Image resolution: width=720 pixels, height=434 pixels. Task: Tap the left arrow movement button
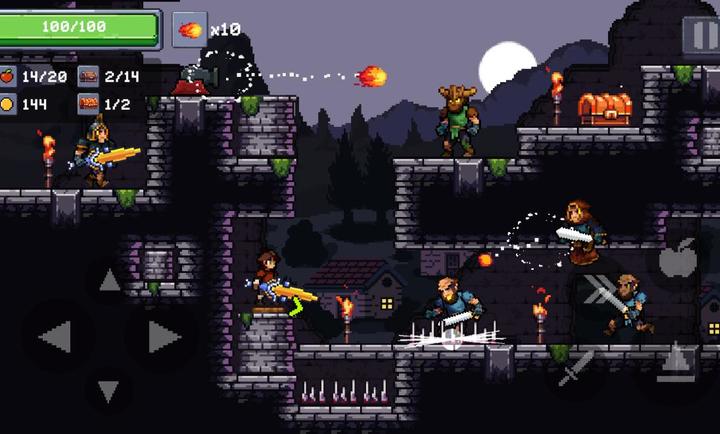54,337
